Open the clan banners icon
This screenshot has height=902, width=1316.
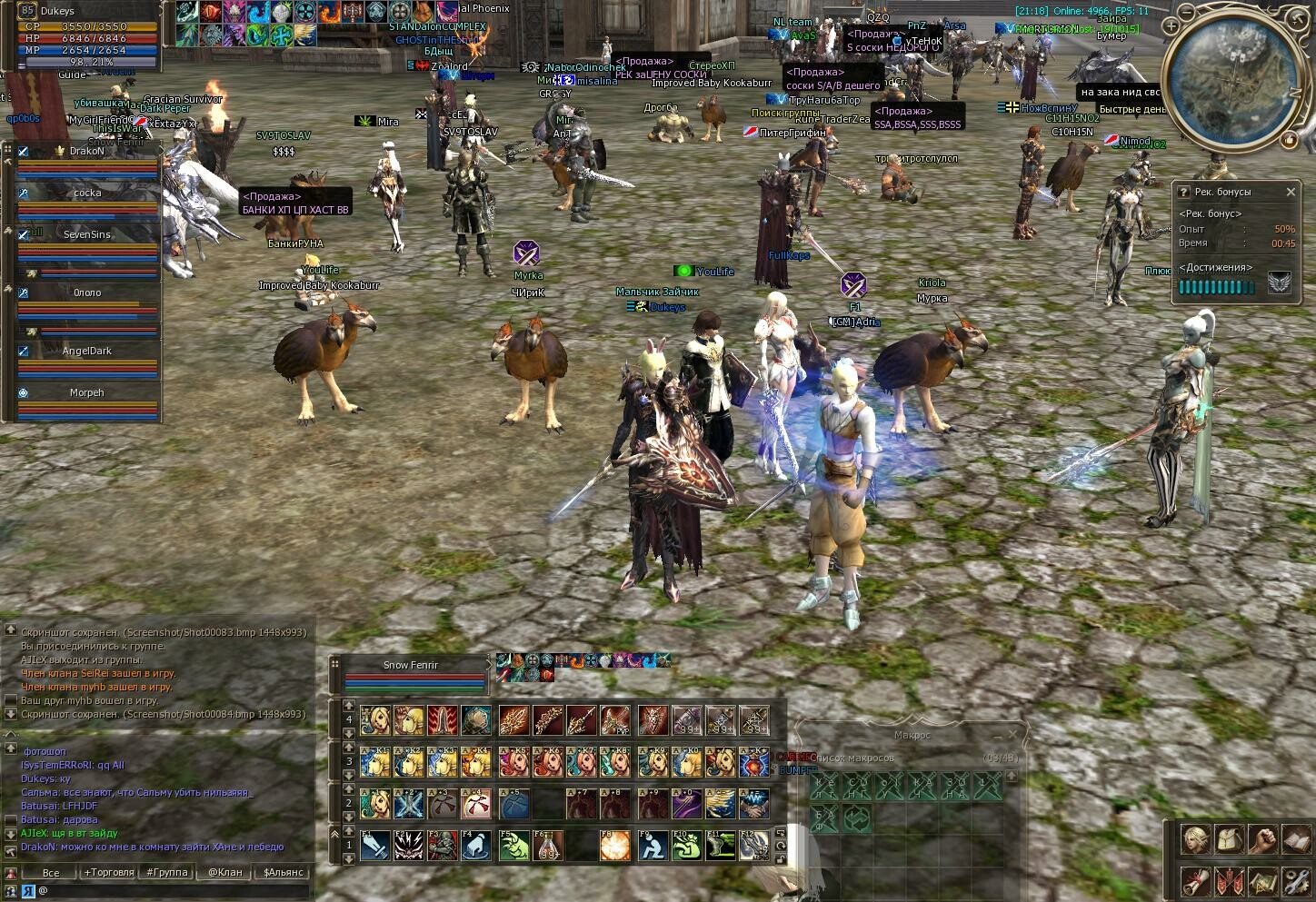pos(1228,880)
